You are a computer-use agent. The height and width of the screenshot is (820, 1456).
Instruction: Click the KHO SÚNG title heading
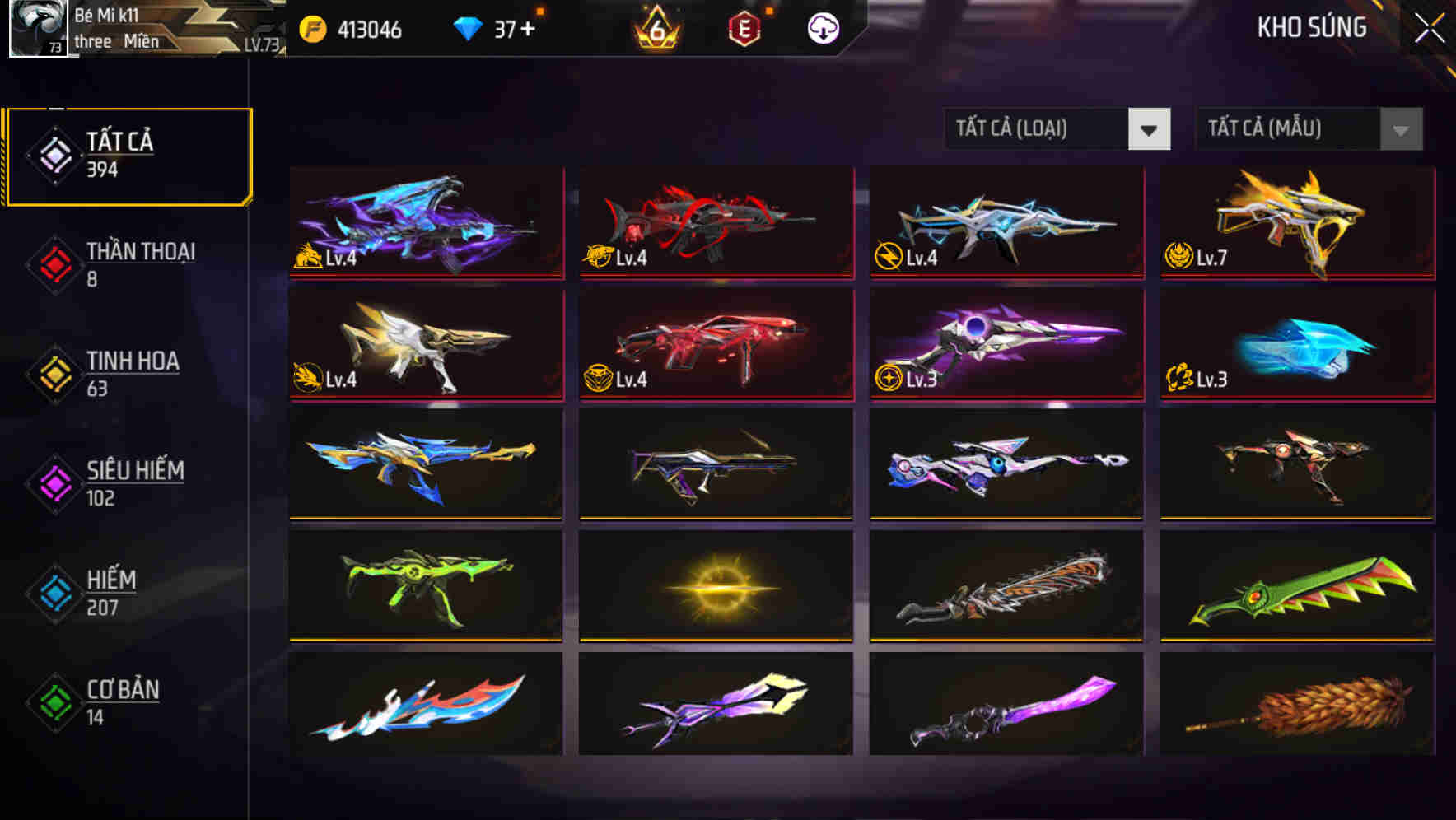pyautogui.click(x=1311, y=28)
